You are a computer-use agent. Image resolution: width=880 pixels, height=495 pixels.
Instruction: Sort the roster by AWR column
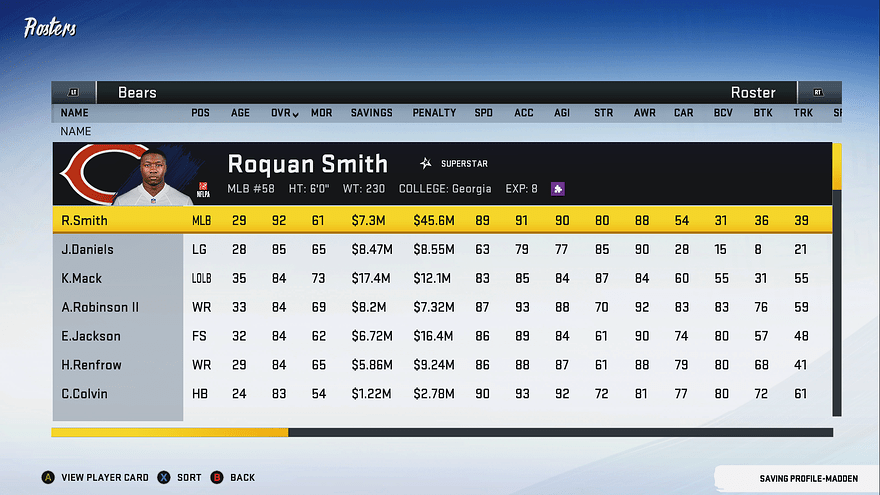pos(644,113)
